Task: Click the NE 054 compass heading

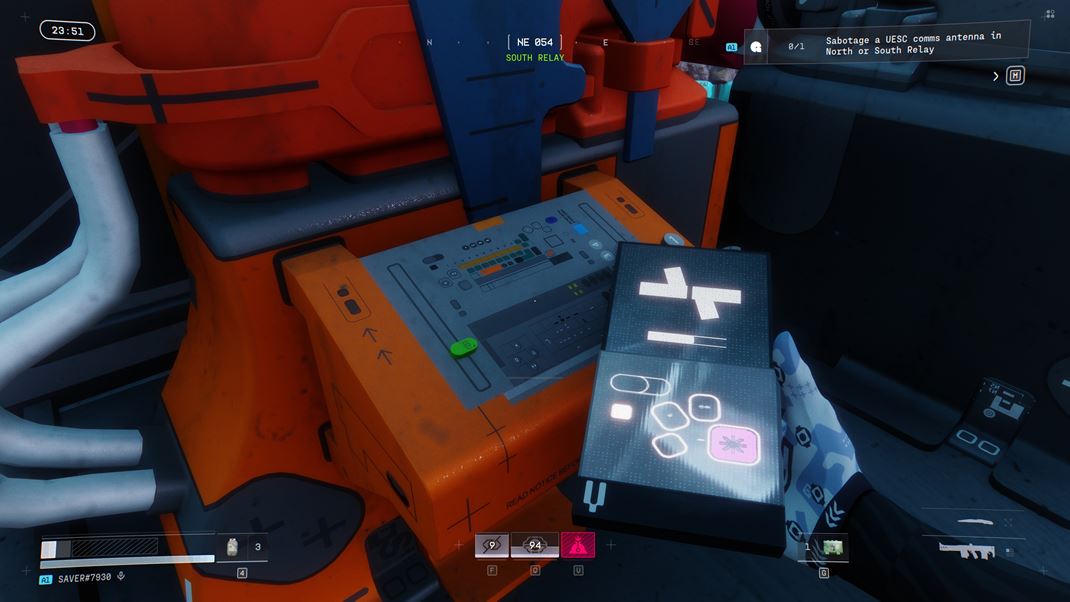Action: pyautogui.click(x=534, y=42)
